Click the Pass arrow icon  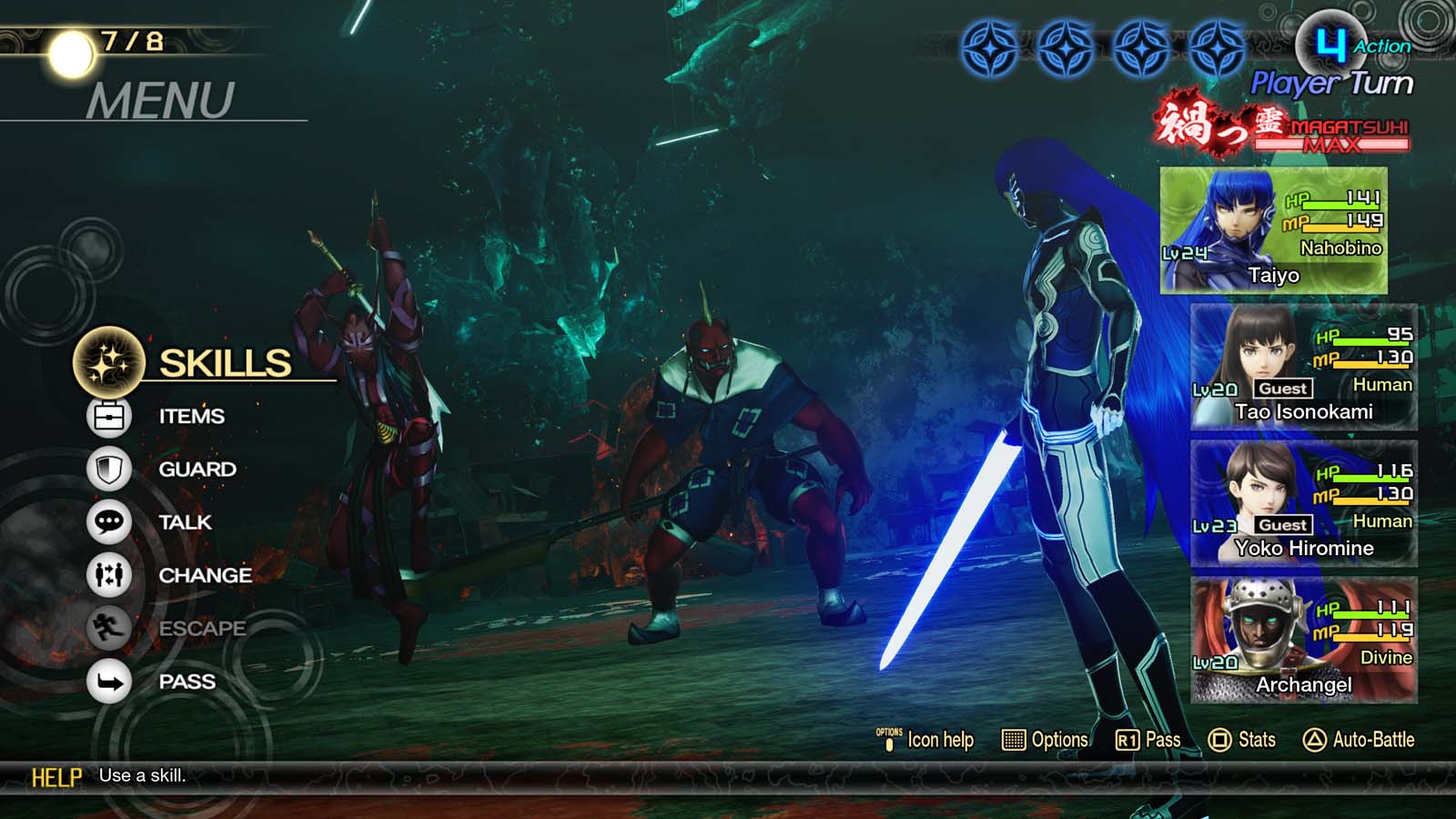tap(108, 682)
